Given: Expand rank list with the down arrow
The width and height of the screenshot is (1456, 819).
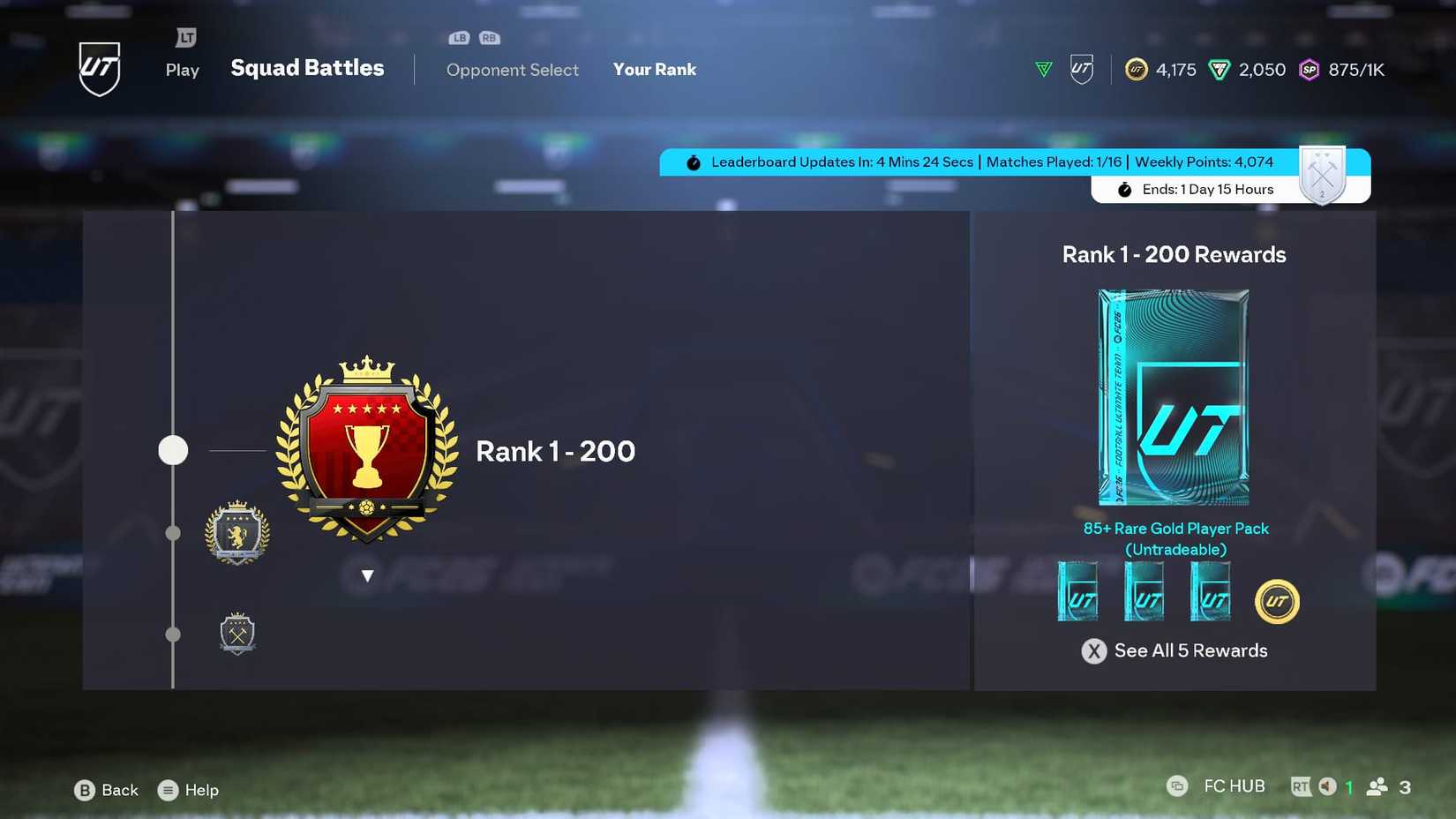Looking at the screenshot, I should 366,575.
